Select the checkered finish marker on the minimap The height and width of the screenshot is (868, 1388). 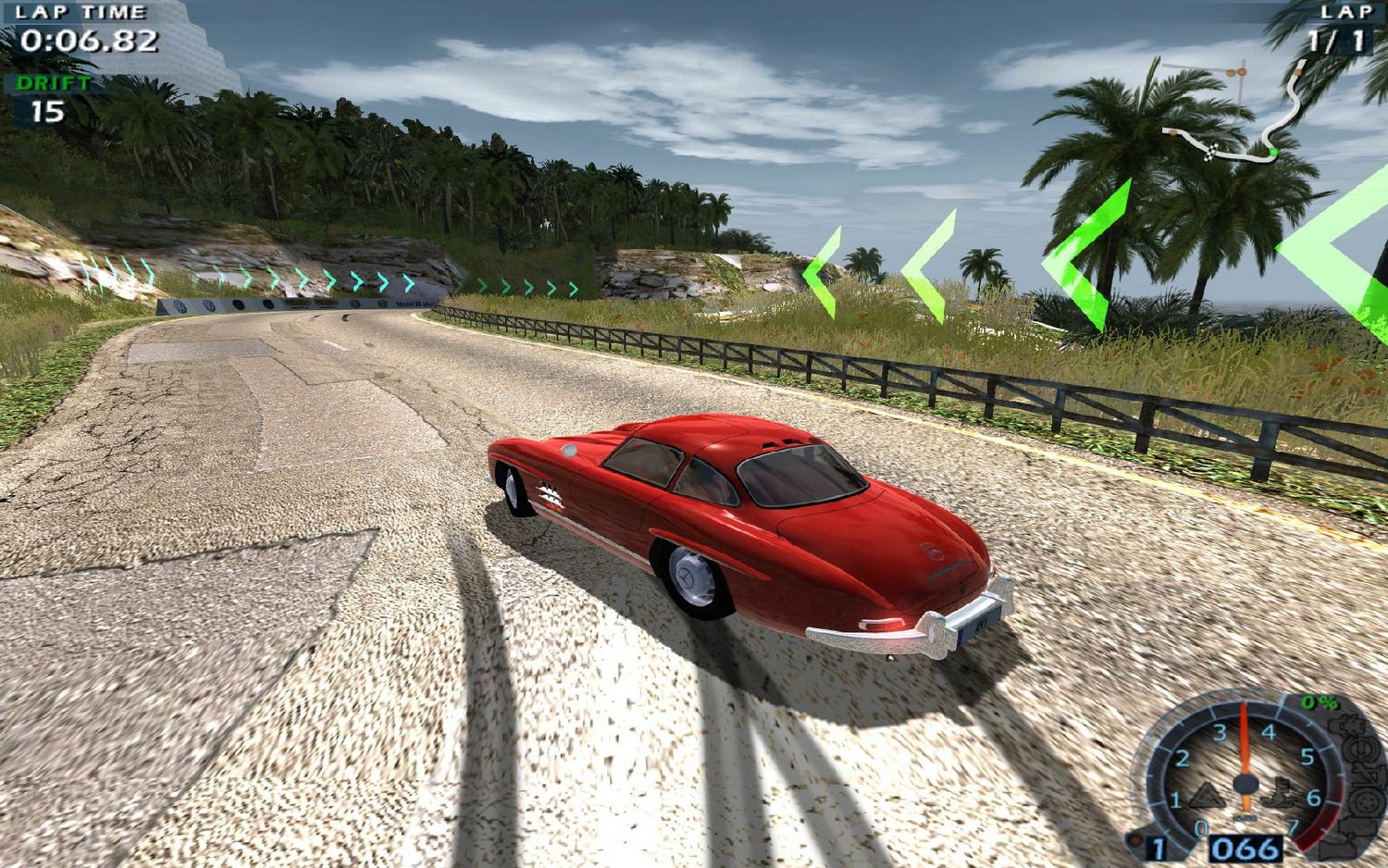point(1210,151)
